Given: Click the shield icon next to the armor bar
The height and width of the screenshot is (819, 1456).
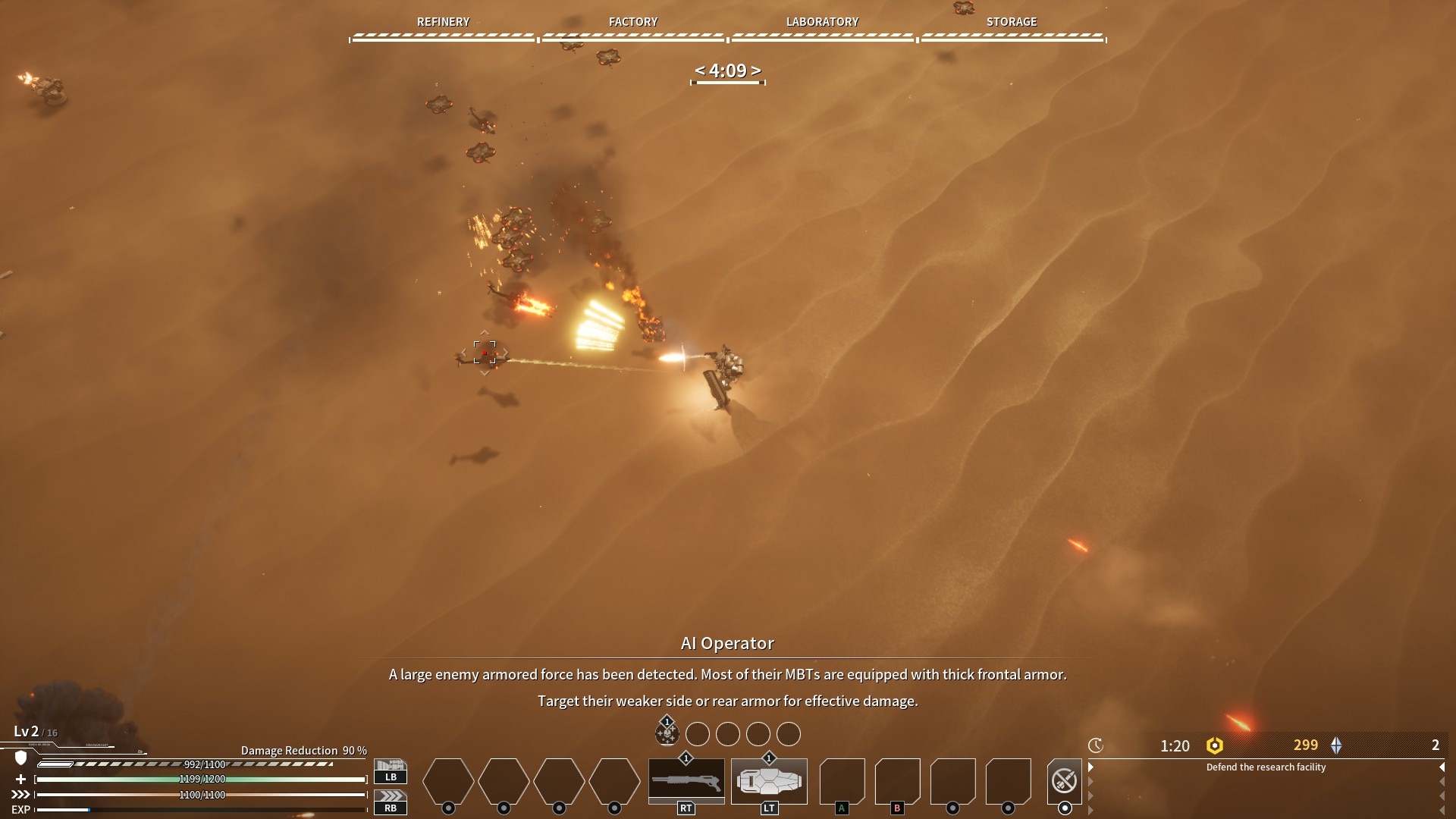Looking at the screenshot, I should 21,758.
